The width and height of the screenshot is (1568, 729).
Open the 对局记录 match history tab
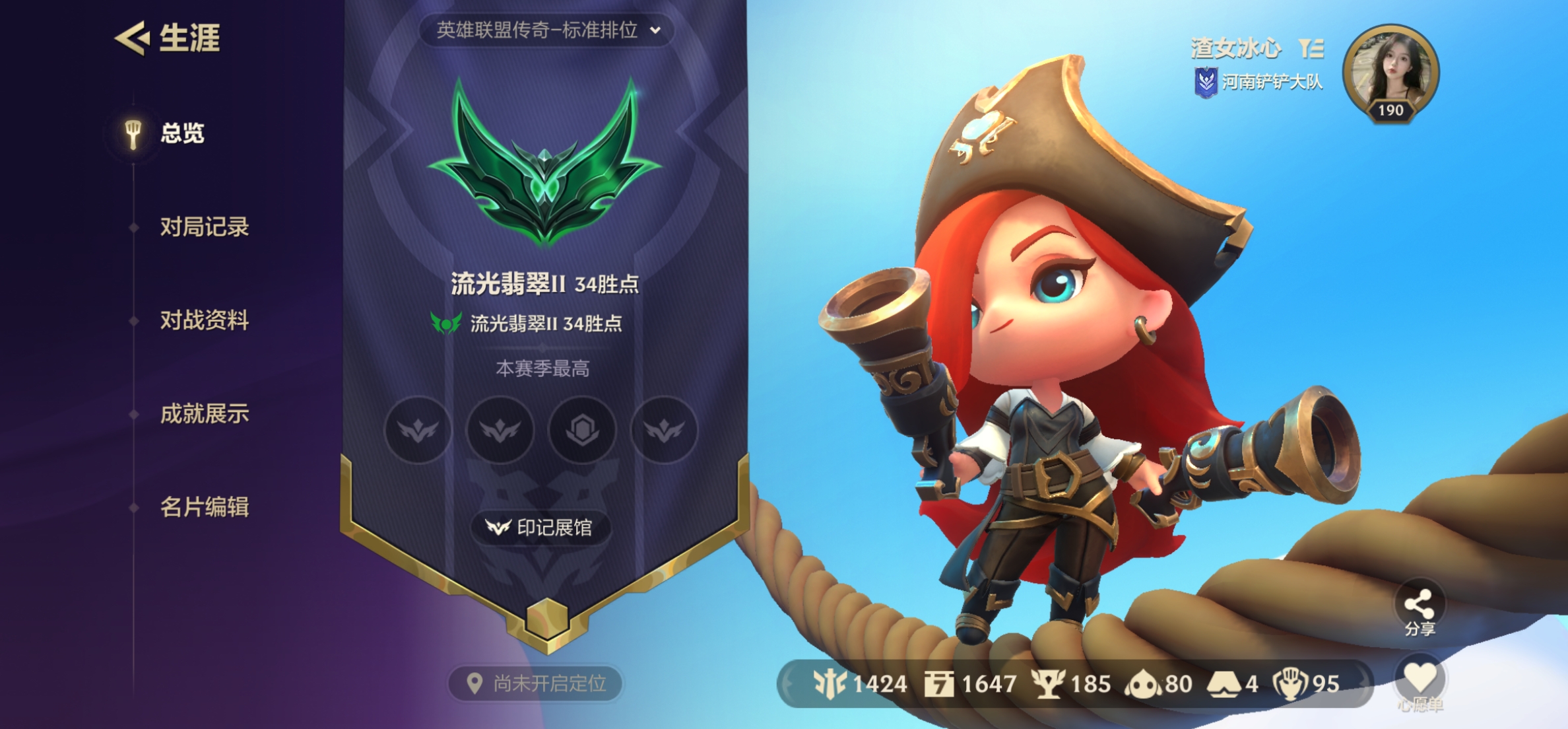[x=204, y=227]
